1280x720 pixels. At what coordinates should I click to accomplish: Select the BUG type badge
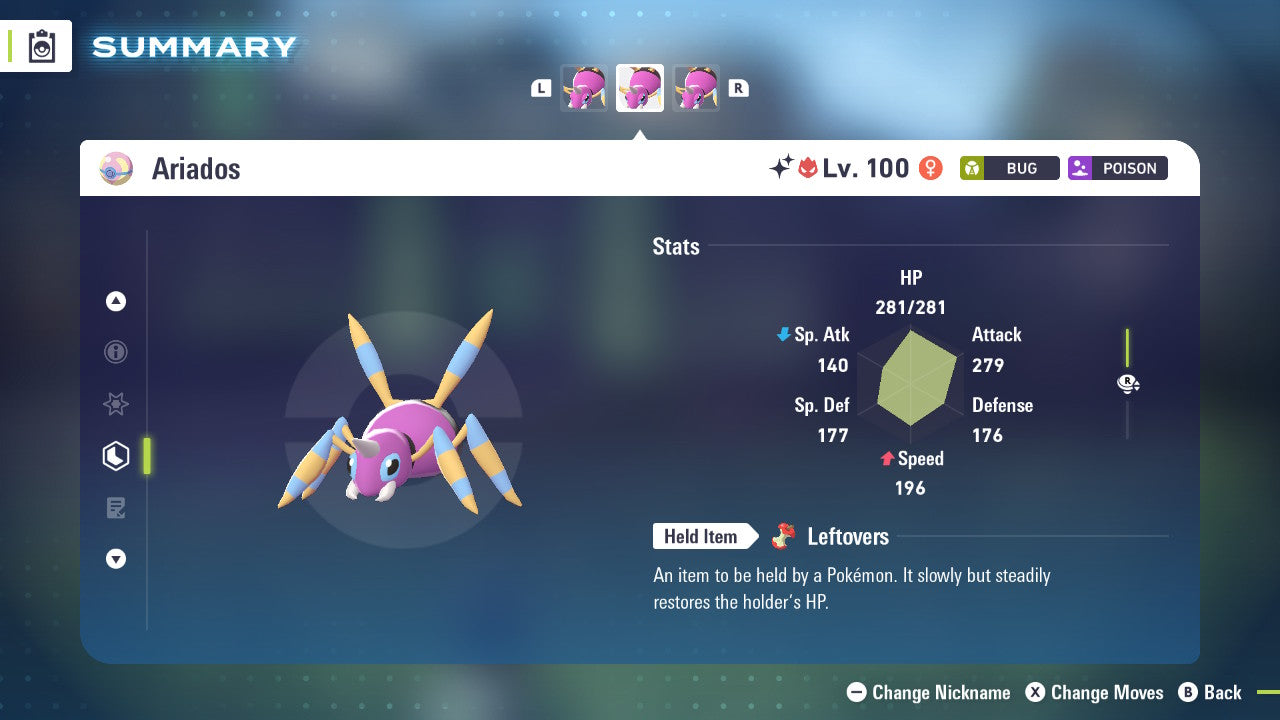[x=1009, y=168]
